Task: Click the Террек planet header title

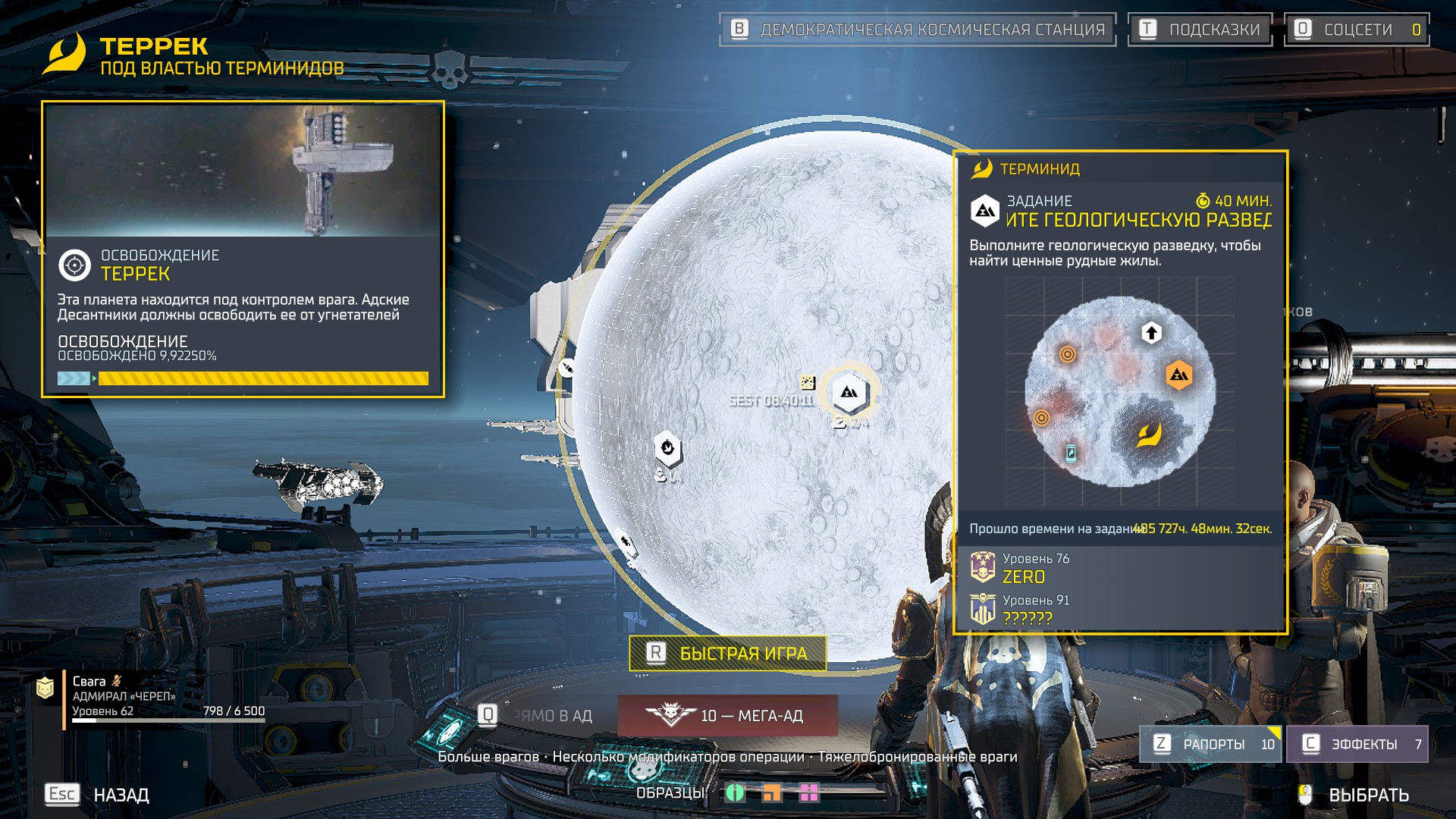Action: (154, 46)
